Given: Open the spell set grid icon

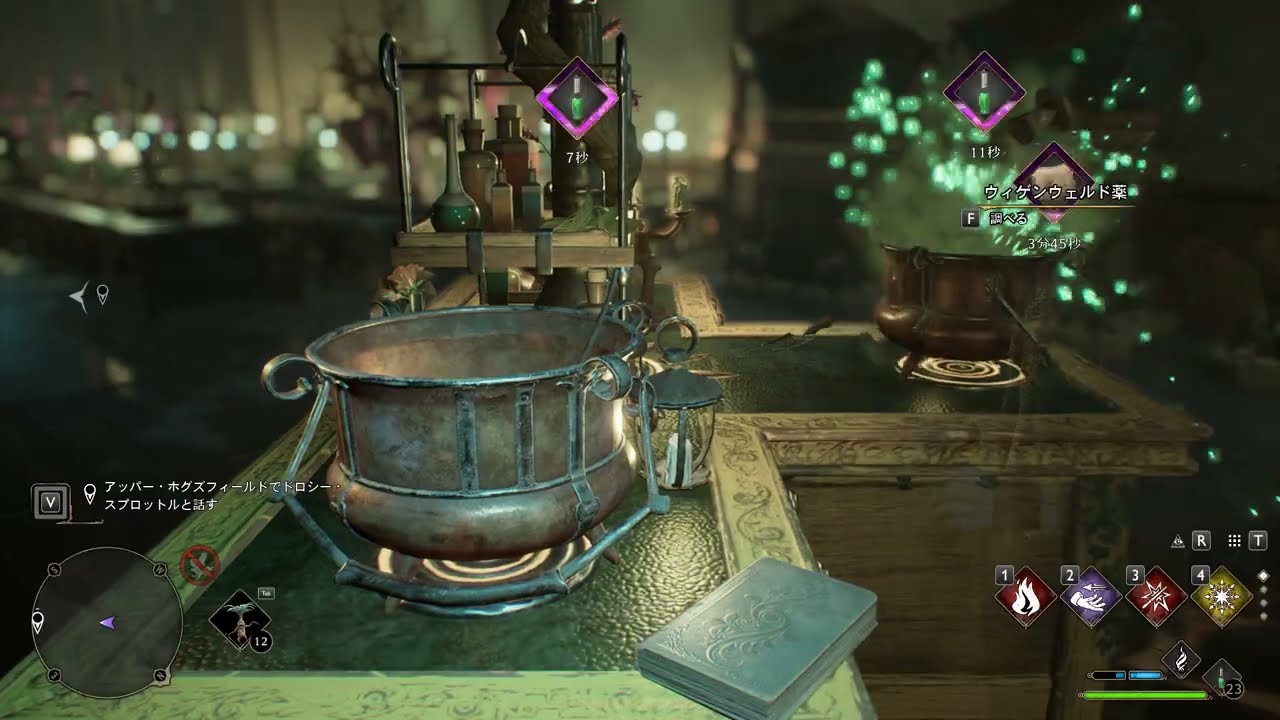Looking at the screenshot, I should [x=1235, y=541].
